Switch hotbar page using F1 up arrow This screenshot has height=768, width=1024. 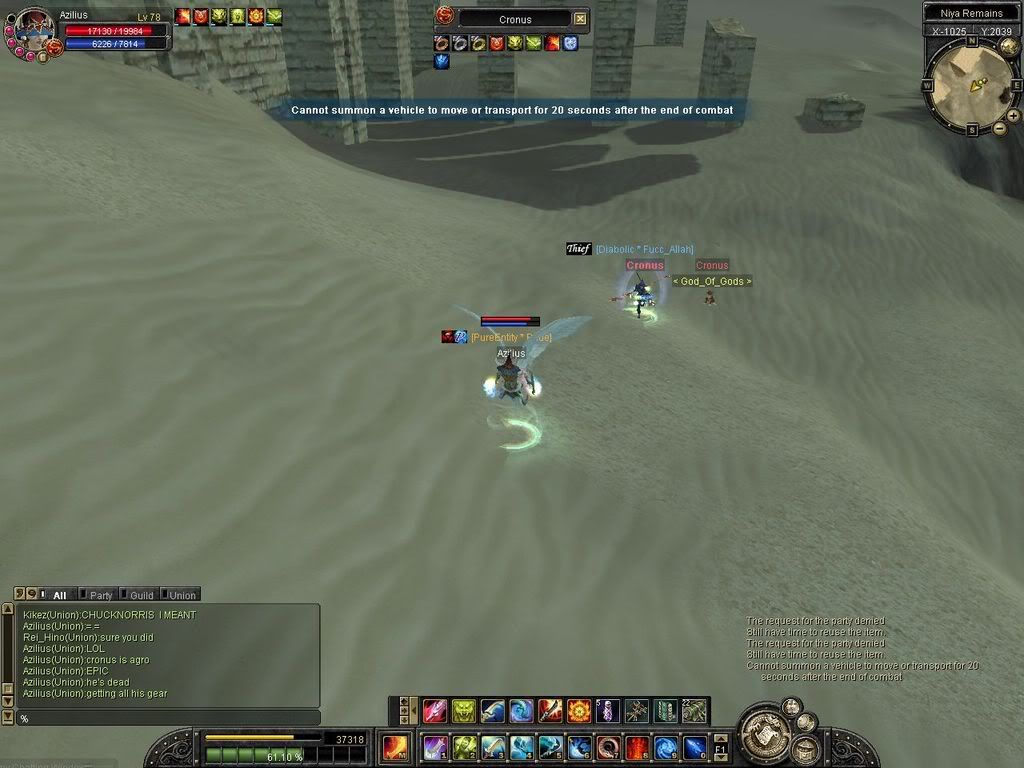[x=720, y=738]
